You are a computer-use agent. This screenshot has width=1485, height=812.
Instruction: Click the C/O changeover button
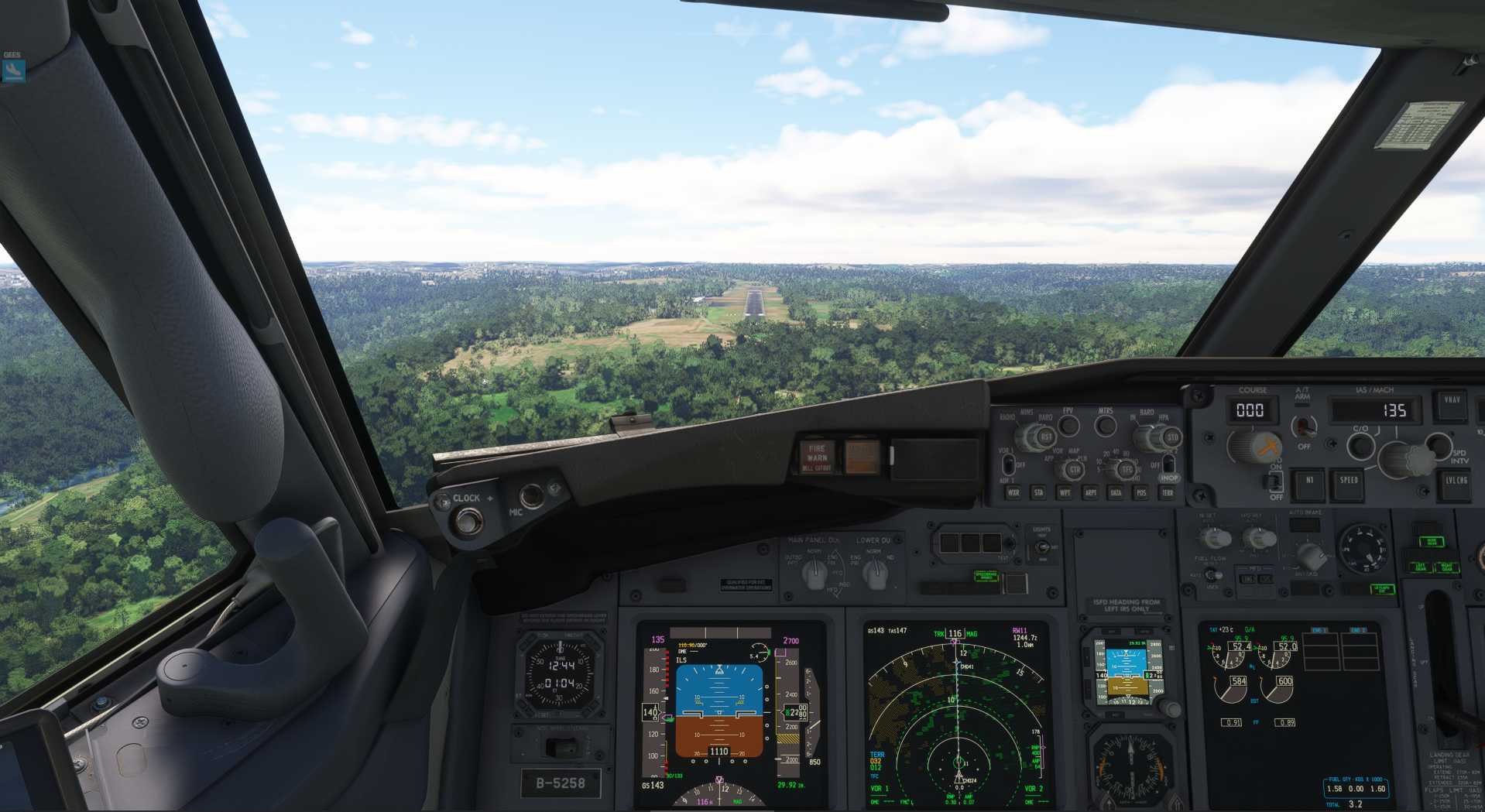tap(1360, 445)
